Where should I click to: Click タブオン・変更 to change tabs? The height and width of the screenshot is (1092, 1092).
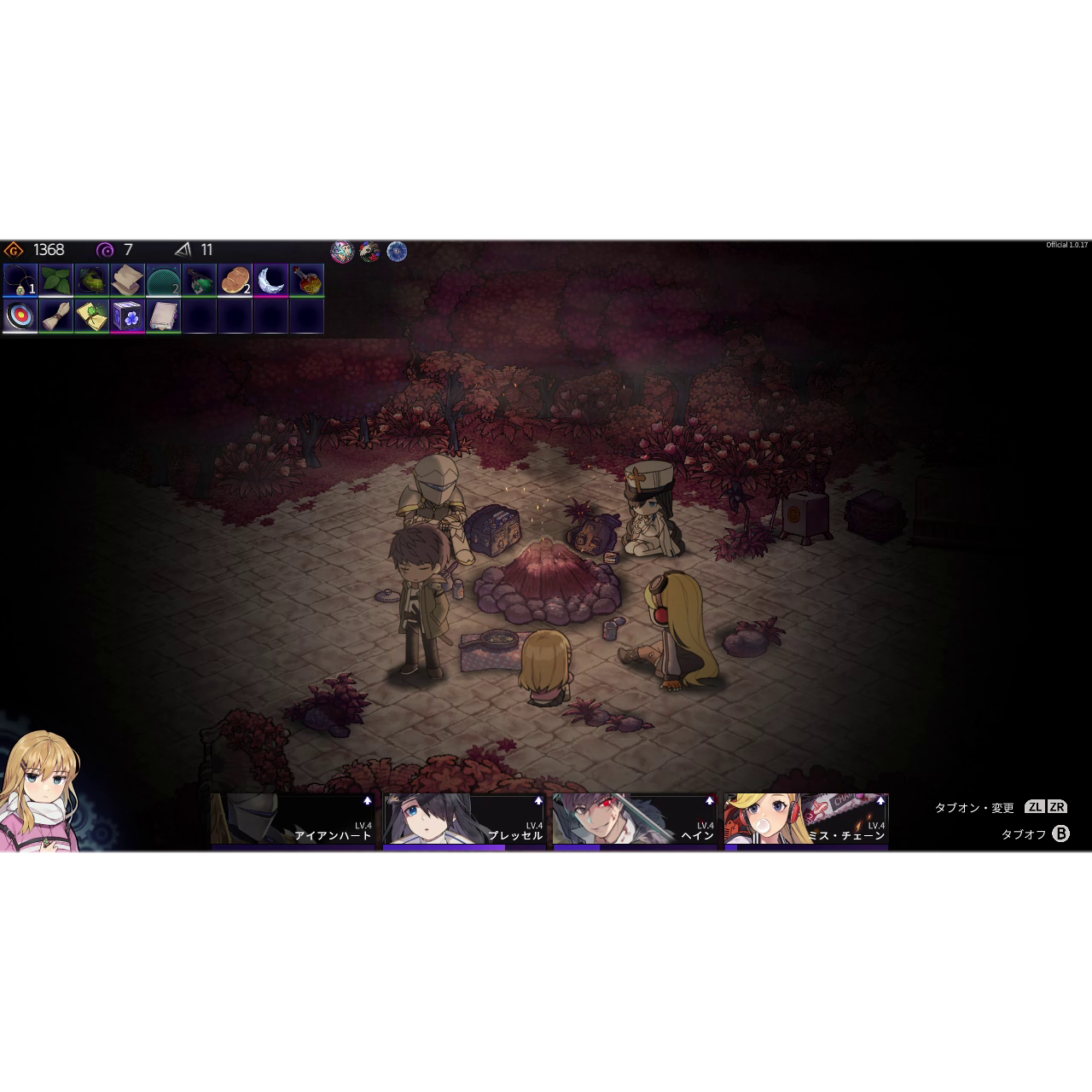coord(975,805)
